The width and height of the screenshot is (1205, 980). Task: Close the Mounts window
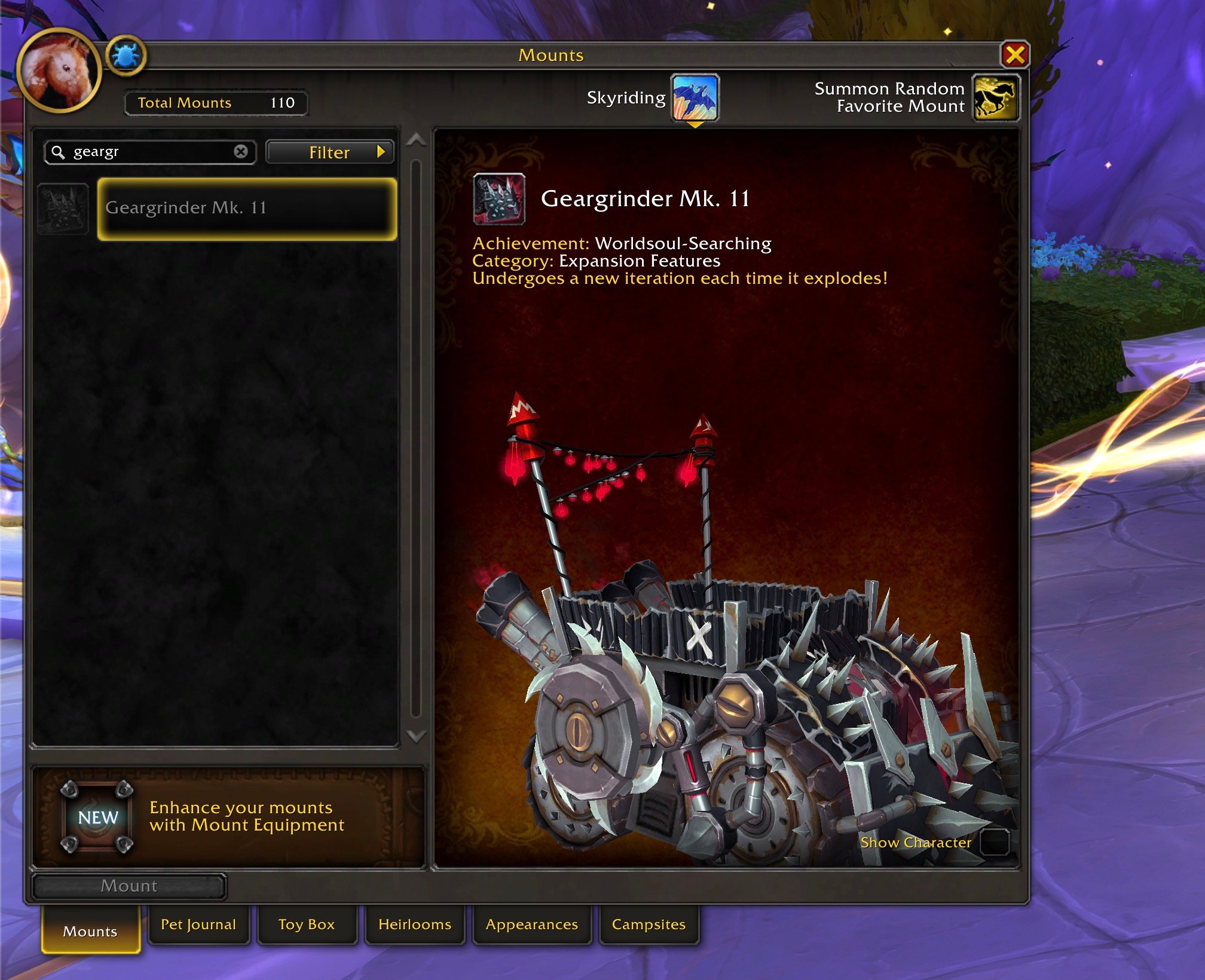(1014, 56)
